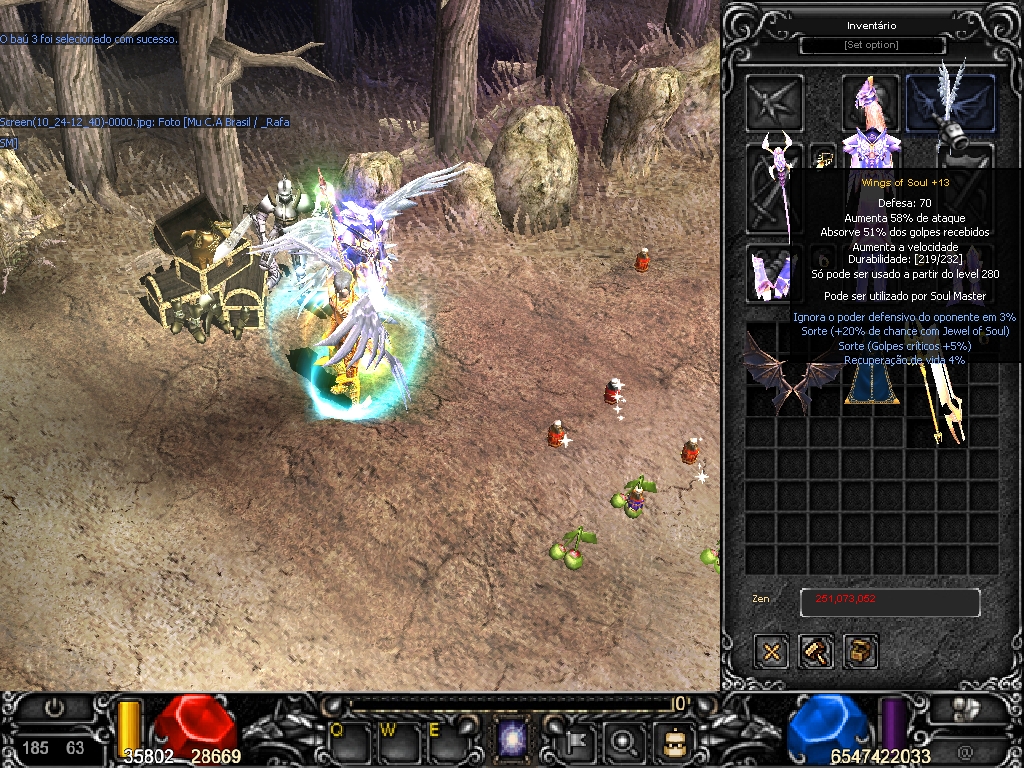Select the active skill icon on the bar
Image resolution: width=1024 pixels, height=768 pixels.
tap(513, 741)
